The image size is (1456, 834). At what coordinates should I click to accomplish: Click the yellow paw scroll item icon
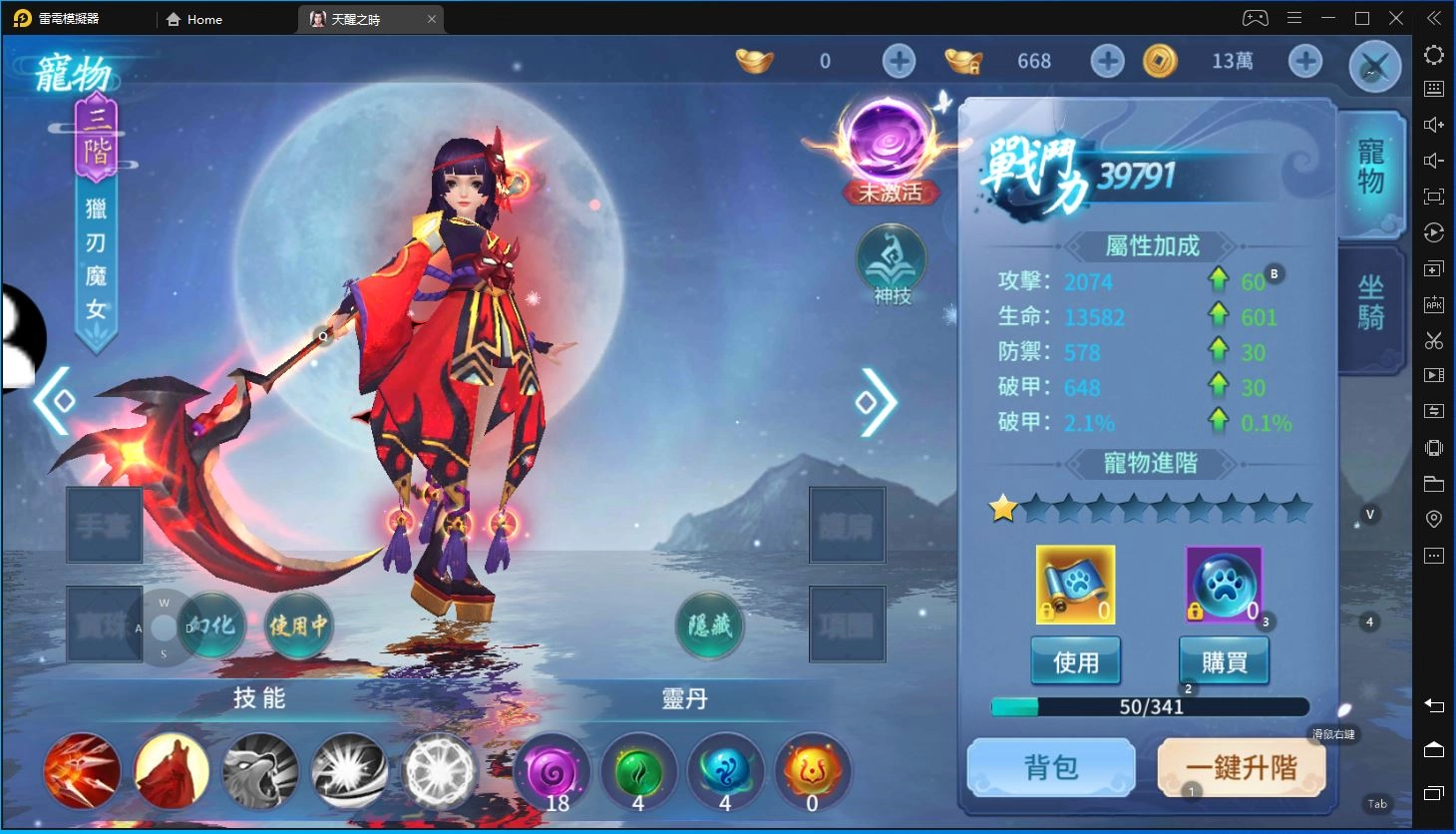[1075, 584]
